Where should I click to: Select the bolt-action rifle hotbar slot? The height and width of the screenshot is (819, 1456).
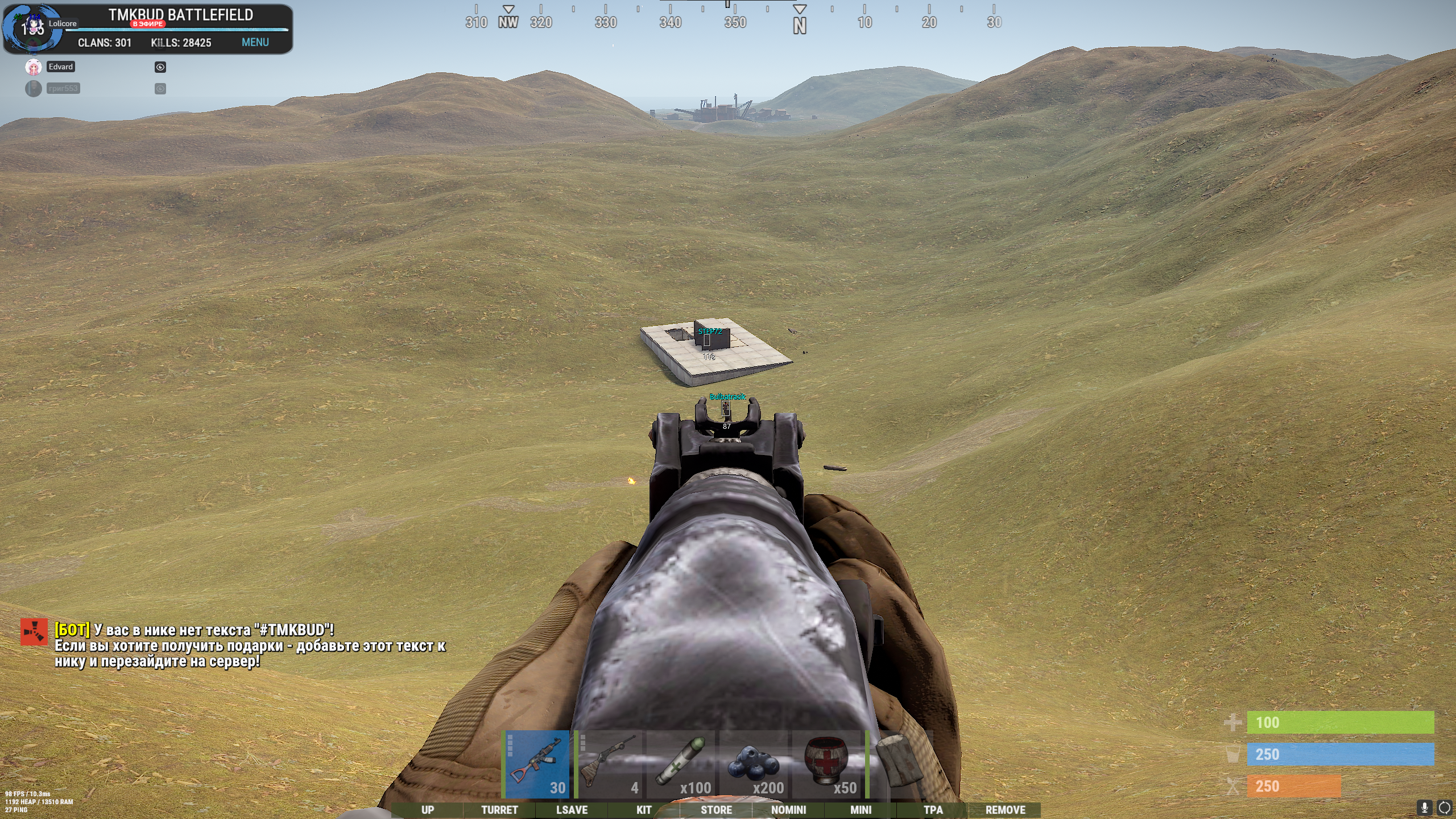(609, 764)
